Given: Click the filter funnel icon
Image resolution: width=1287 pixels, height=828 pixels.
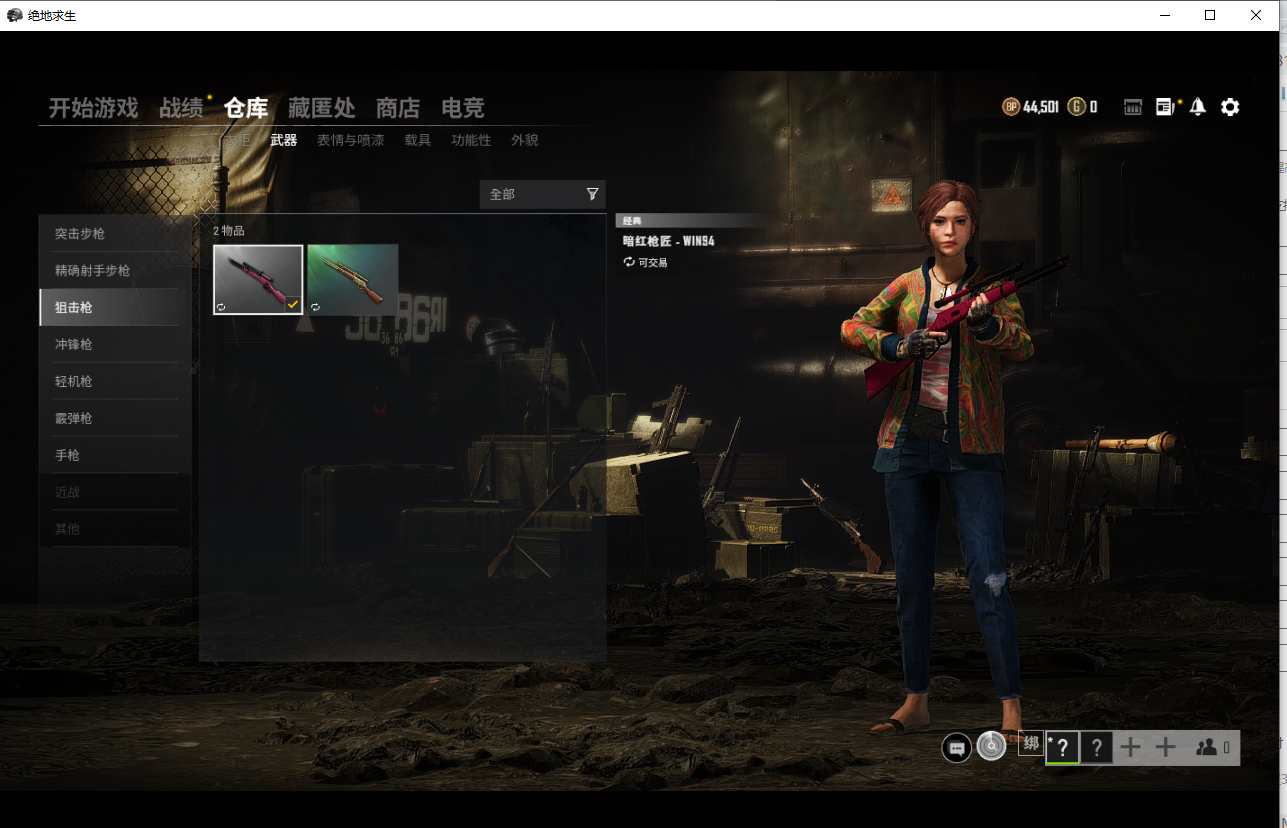Looking at the screenshot, I should [593, 193].
